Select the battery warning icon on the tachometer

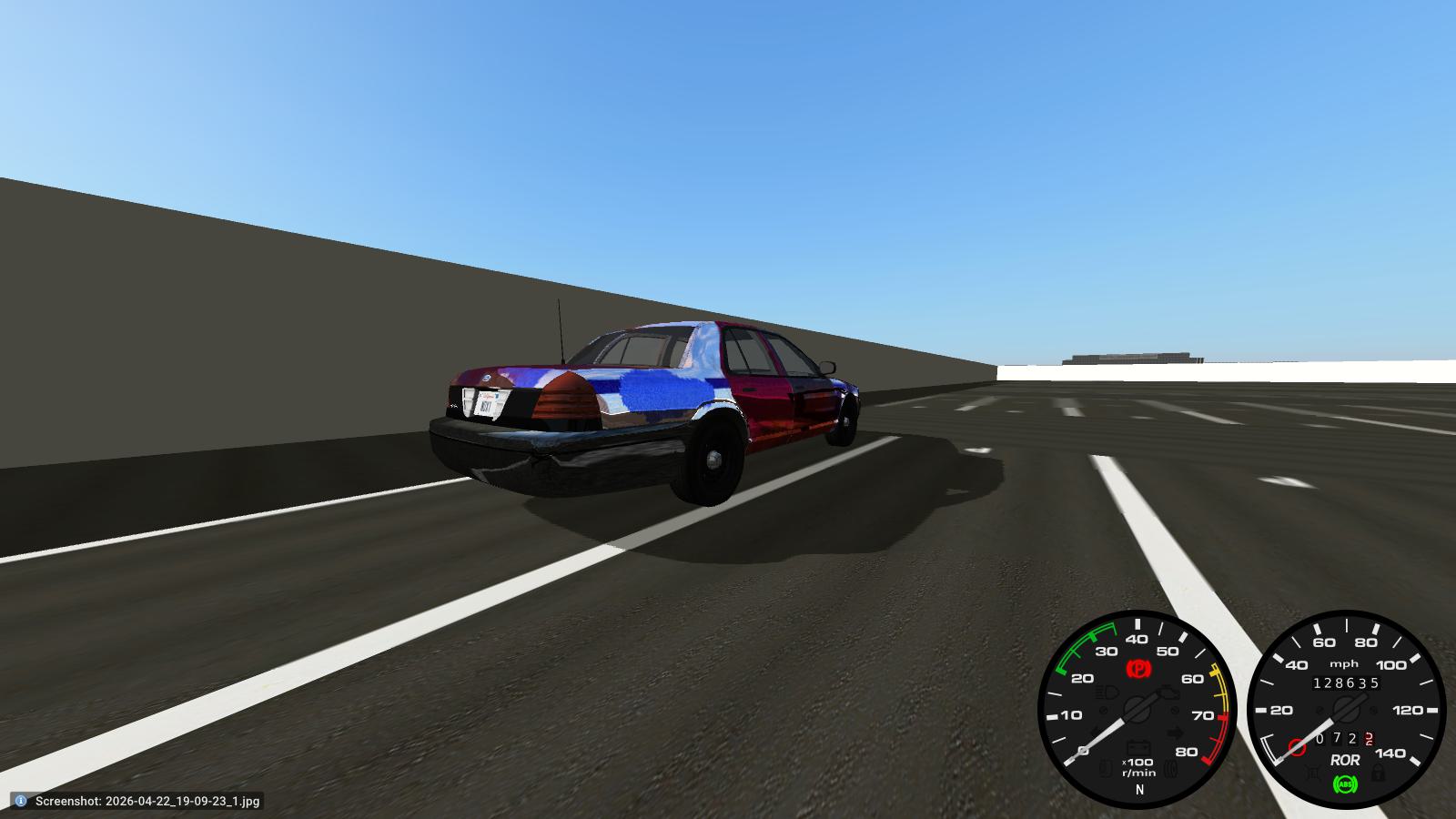tap(1137, 747)
